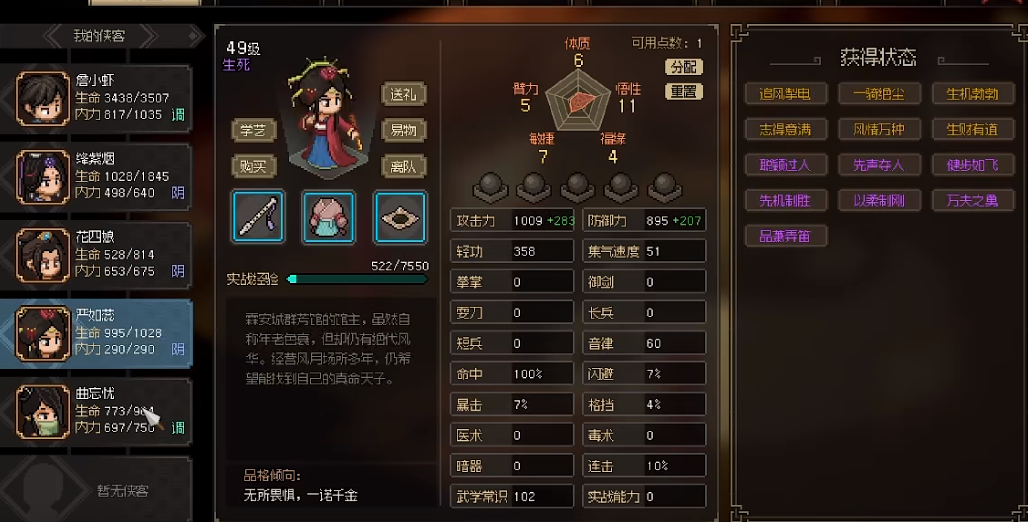Select the 先声夺人 status tag
This screenshot has height=522, width=1028.
coord(871,165)
